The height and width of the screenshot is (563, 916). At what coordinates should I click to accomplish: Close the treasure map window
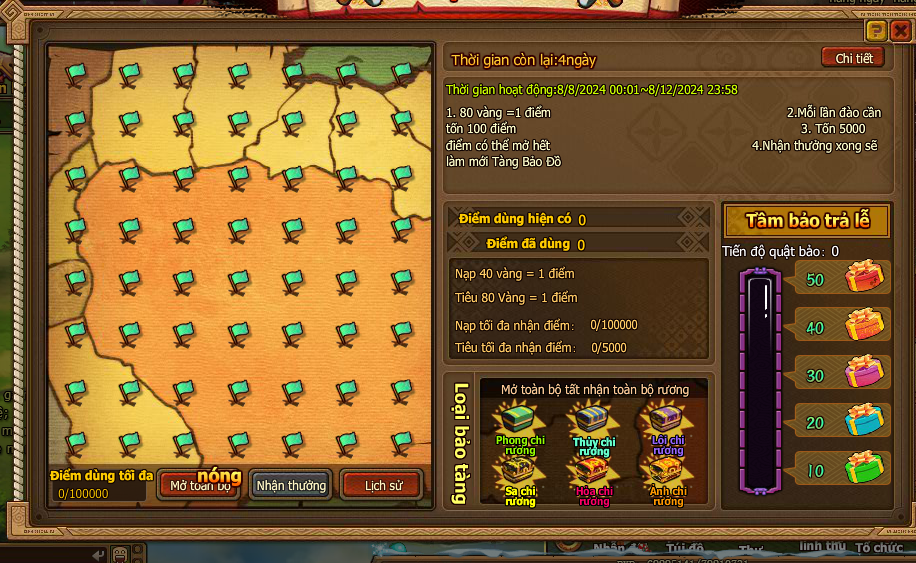[x=900, y=31]
